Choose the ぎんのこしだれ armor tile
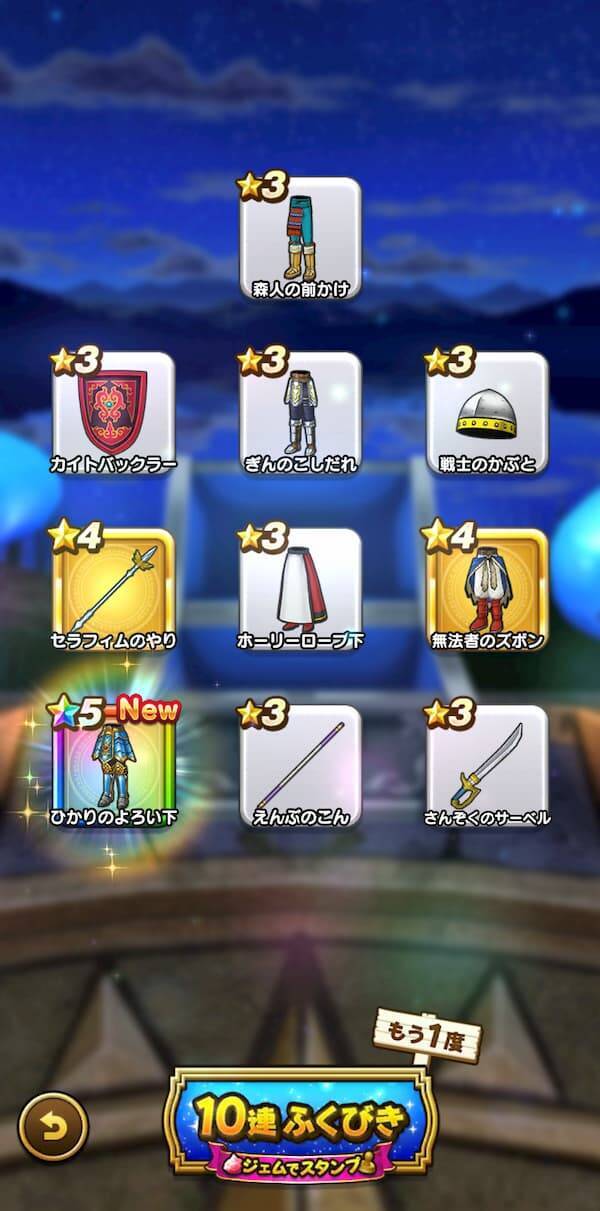600x1211 pixels. click(x=300, y=412)
